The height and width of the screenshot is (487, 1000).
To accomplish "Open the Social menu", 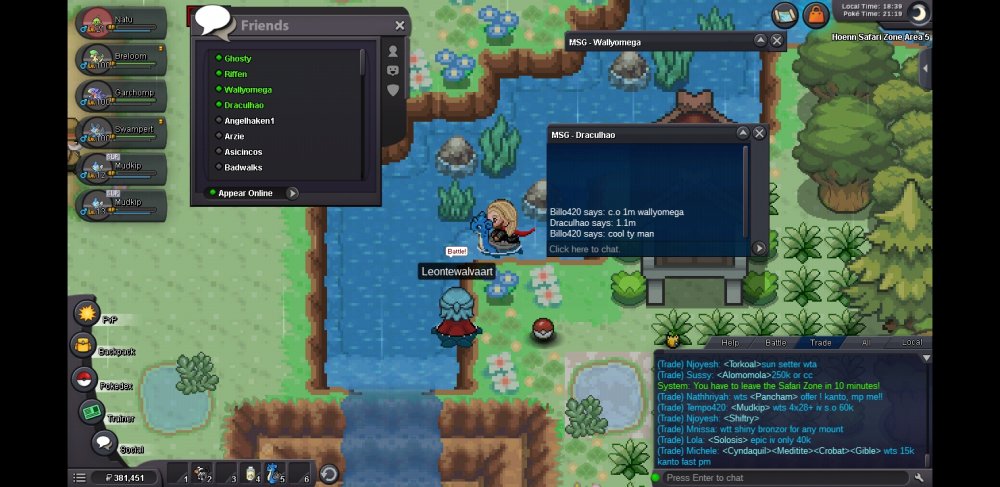I will pyautogui.click(x=104, y=443).
